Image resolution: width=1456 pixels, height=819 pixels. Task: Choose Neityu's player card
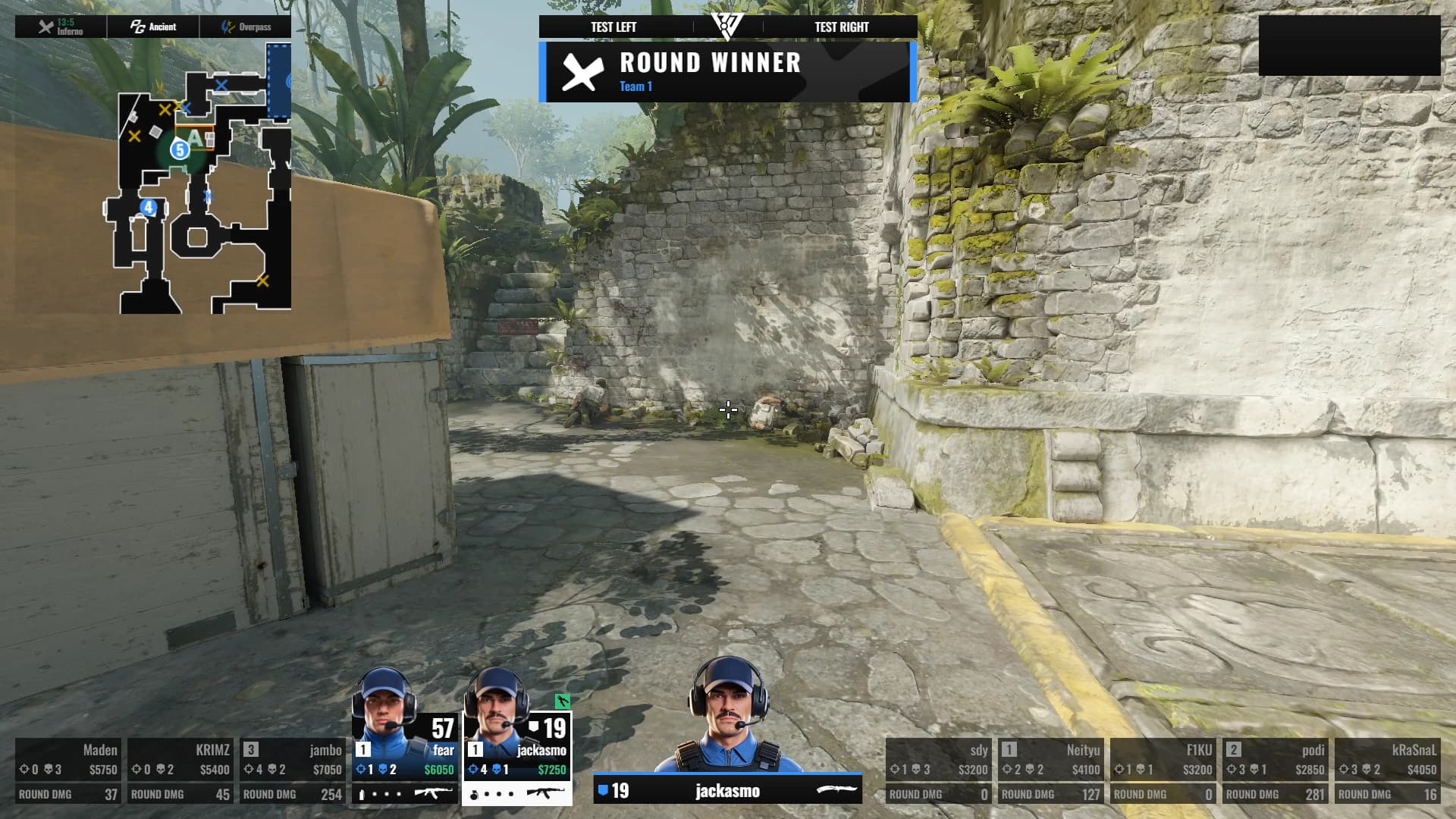point(1051,770)
